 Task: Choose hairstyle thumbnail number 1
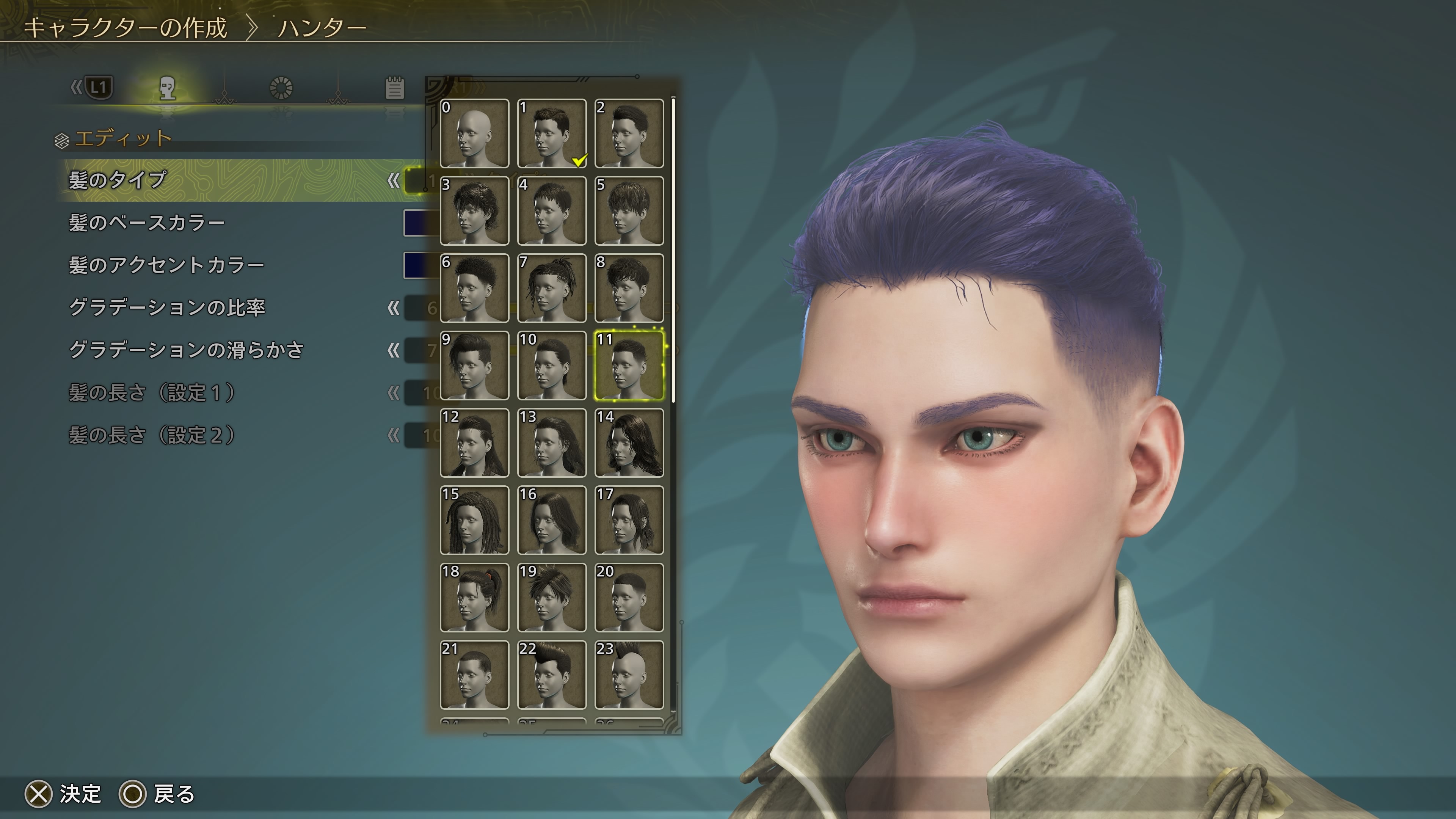coord(552,133)
